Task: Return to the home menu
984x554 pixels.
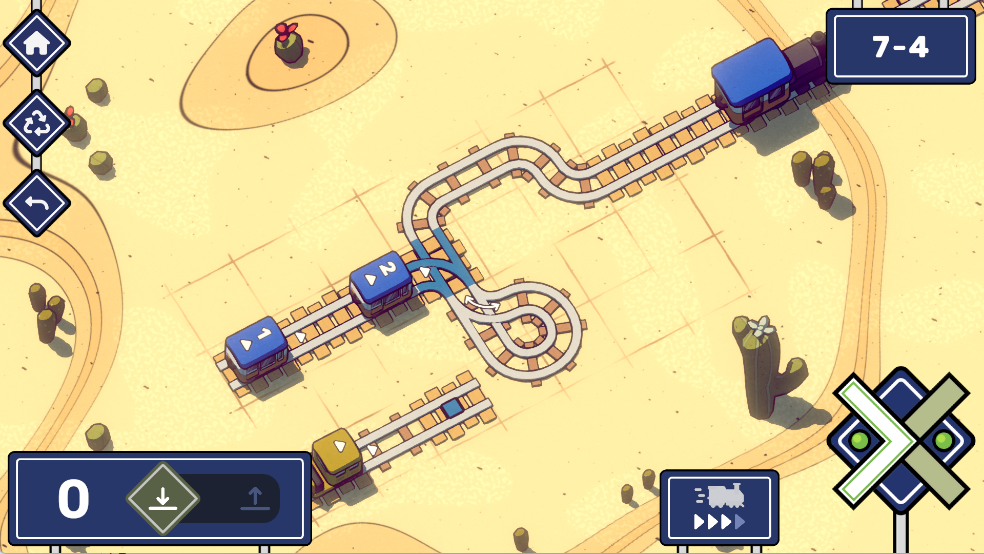Action: tap(37, 43)
